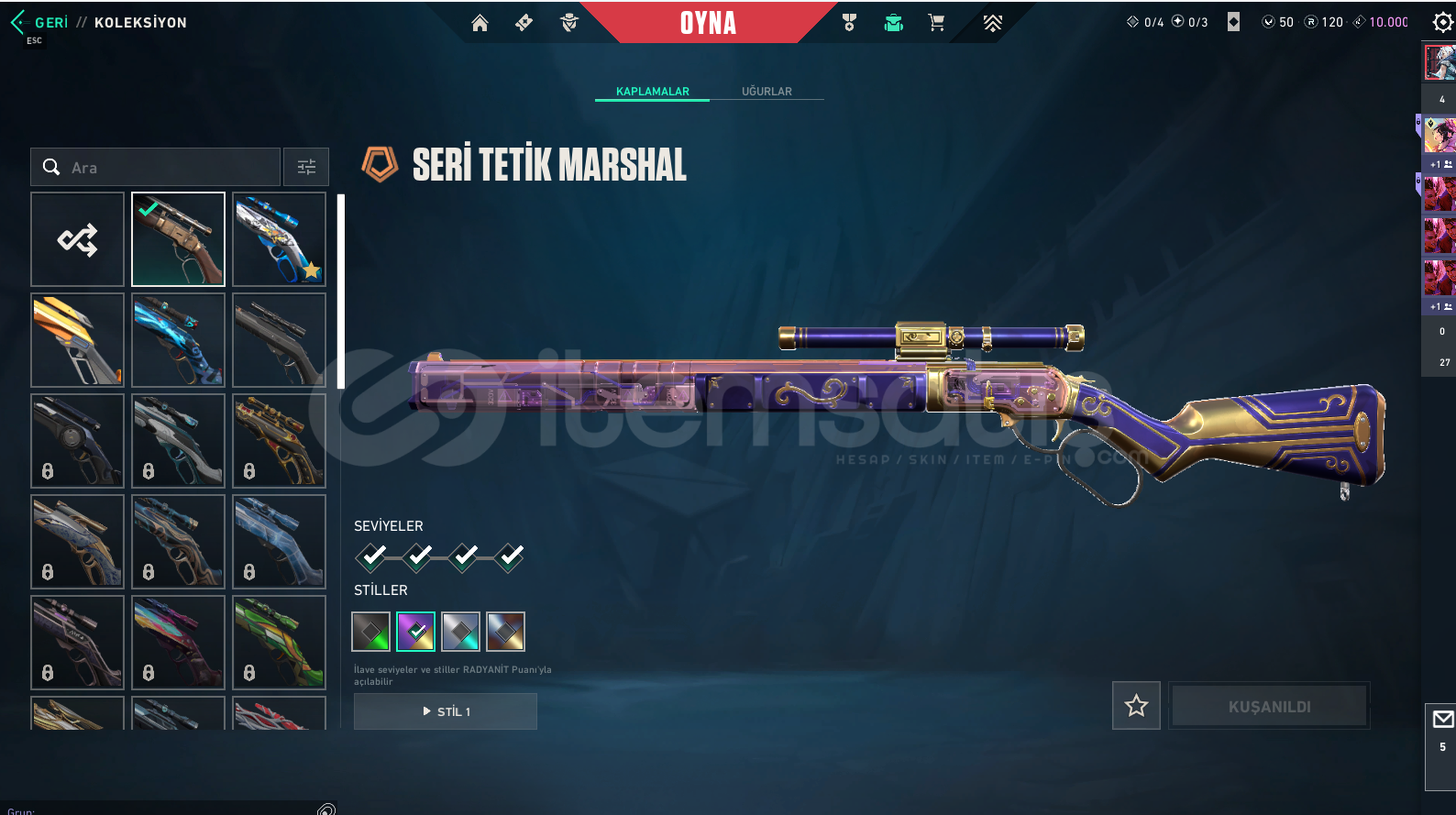1456x815 pixels.
Task: Click the KUŞANILDI equip button
Action: pyautogui.click(x=1269, y=706)
